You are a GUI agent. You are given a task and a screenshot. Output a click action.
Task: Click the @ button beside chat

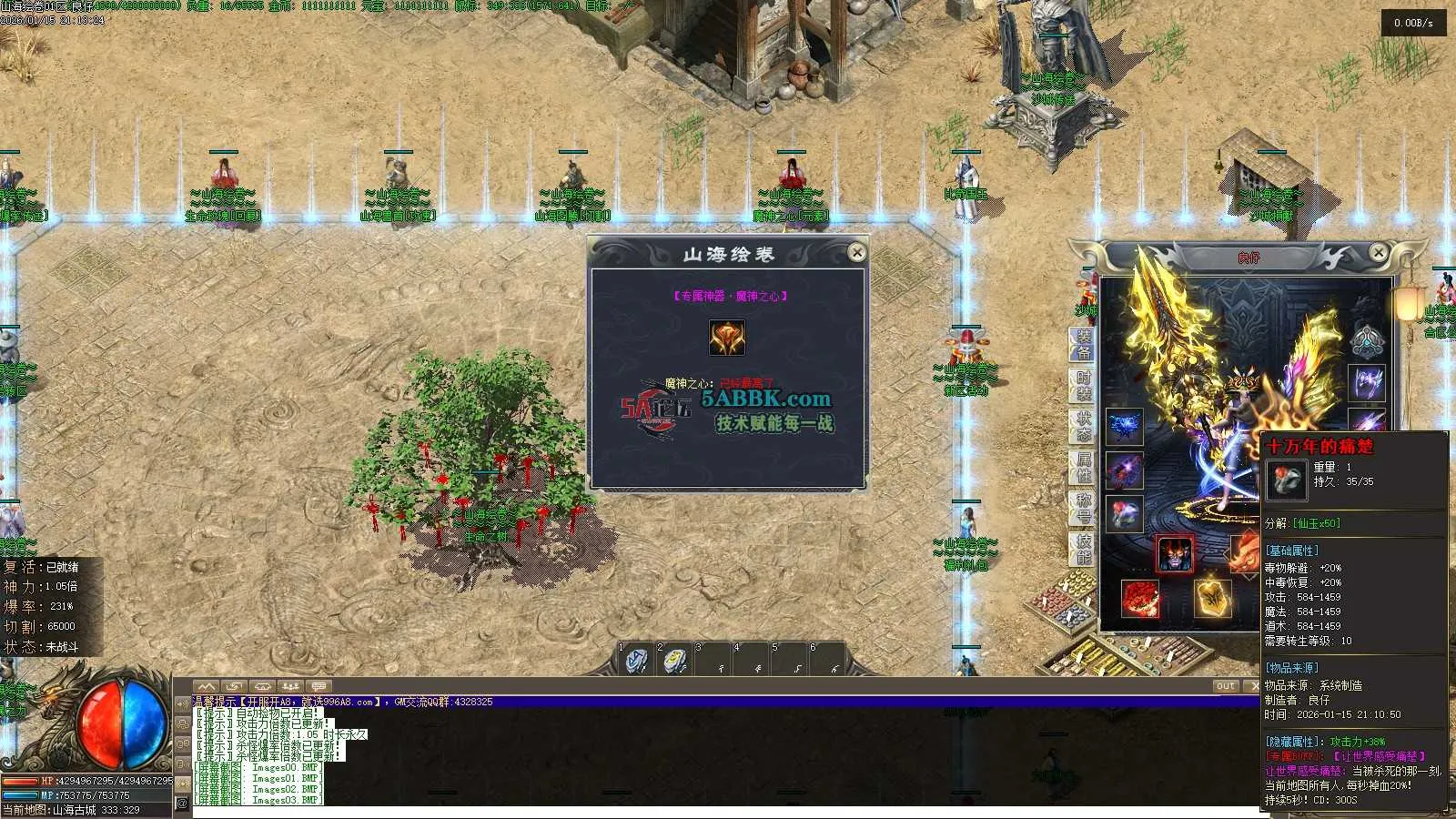click(x=182, y=803)
